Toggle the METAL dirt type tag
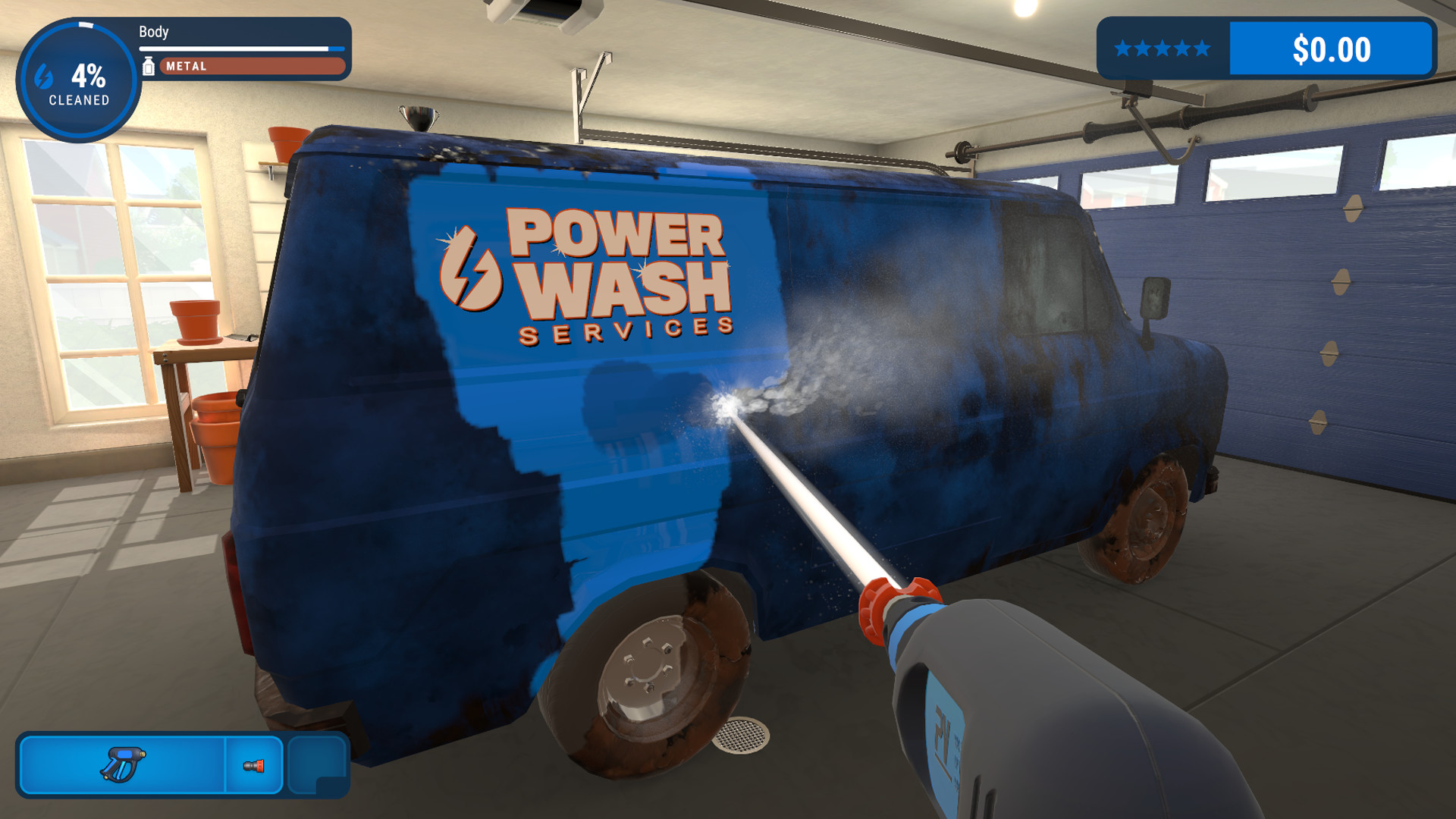This screenshot has height=819, width=1456. coord(250,66)
